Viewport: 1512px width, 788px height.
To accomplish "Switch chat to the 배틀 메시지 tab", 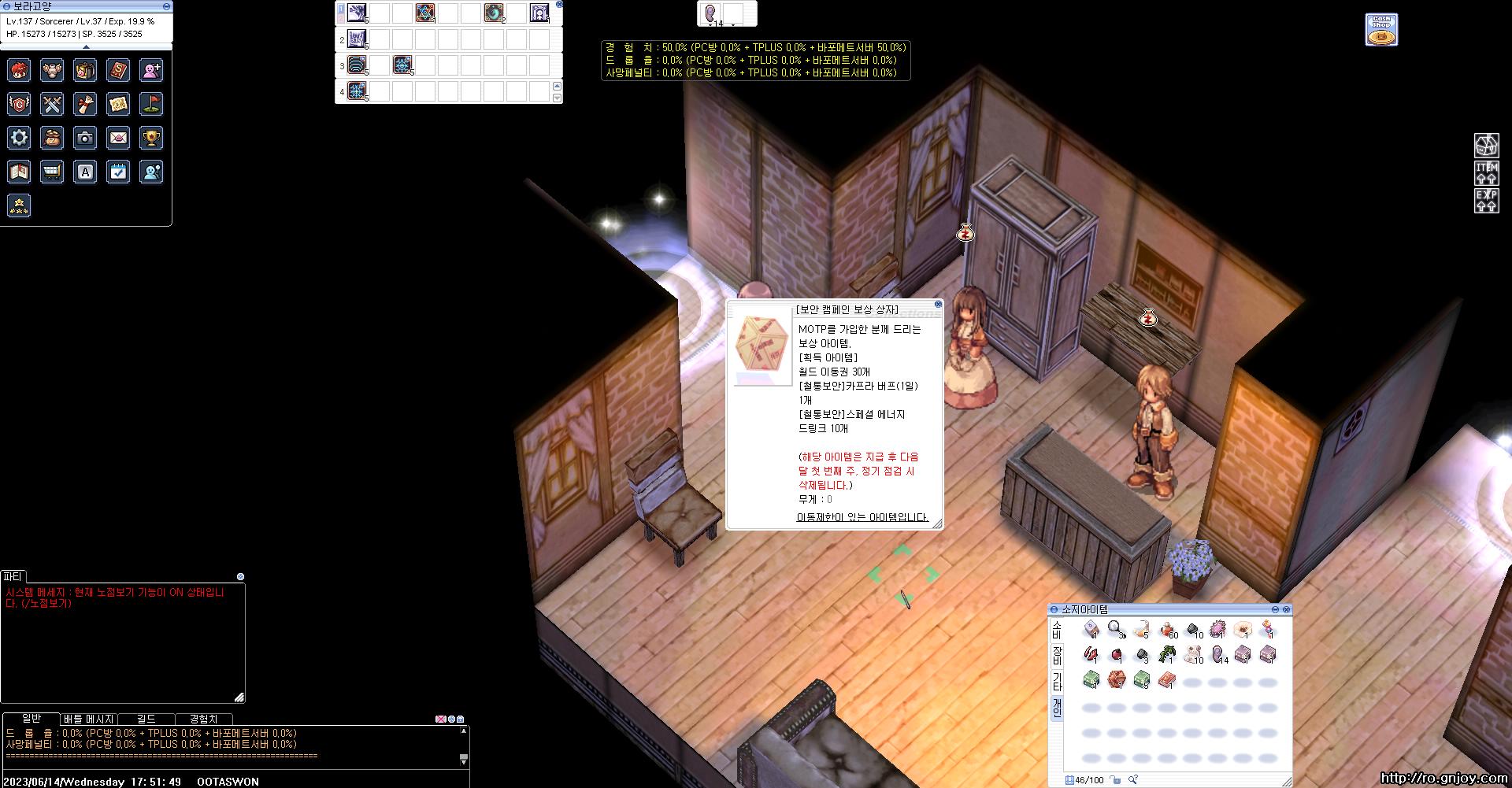I will [89, 719].
